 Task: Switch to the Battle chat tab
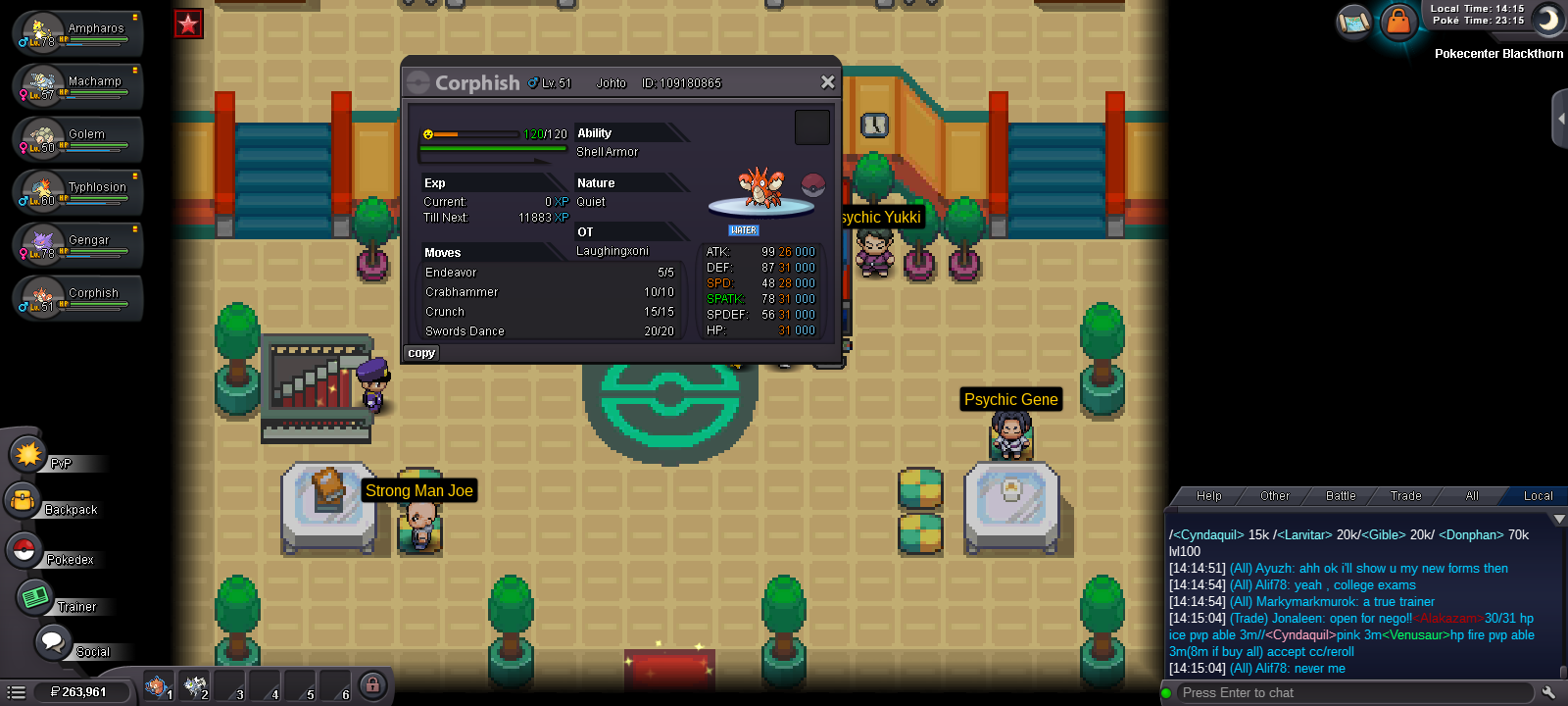click(x=1341, y=496)
